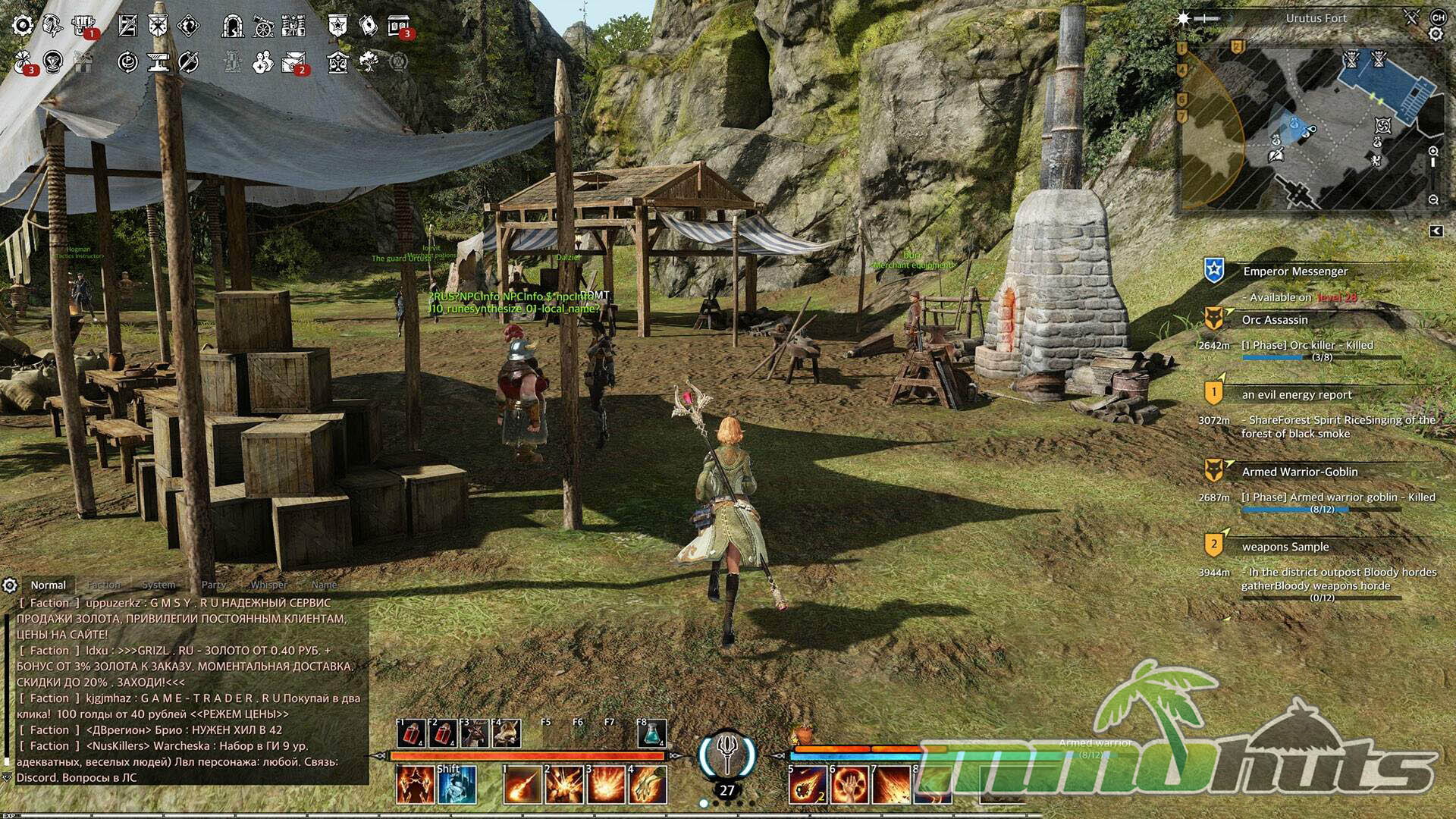Screen dimensions: 1456x819
Task: Zoom in the minimap with magnifier plus
Action: pyautogui.click(x=1433, y=152)
